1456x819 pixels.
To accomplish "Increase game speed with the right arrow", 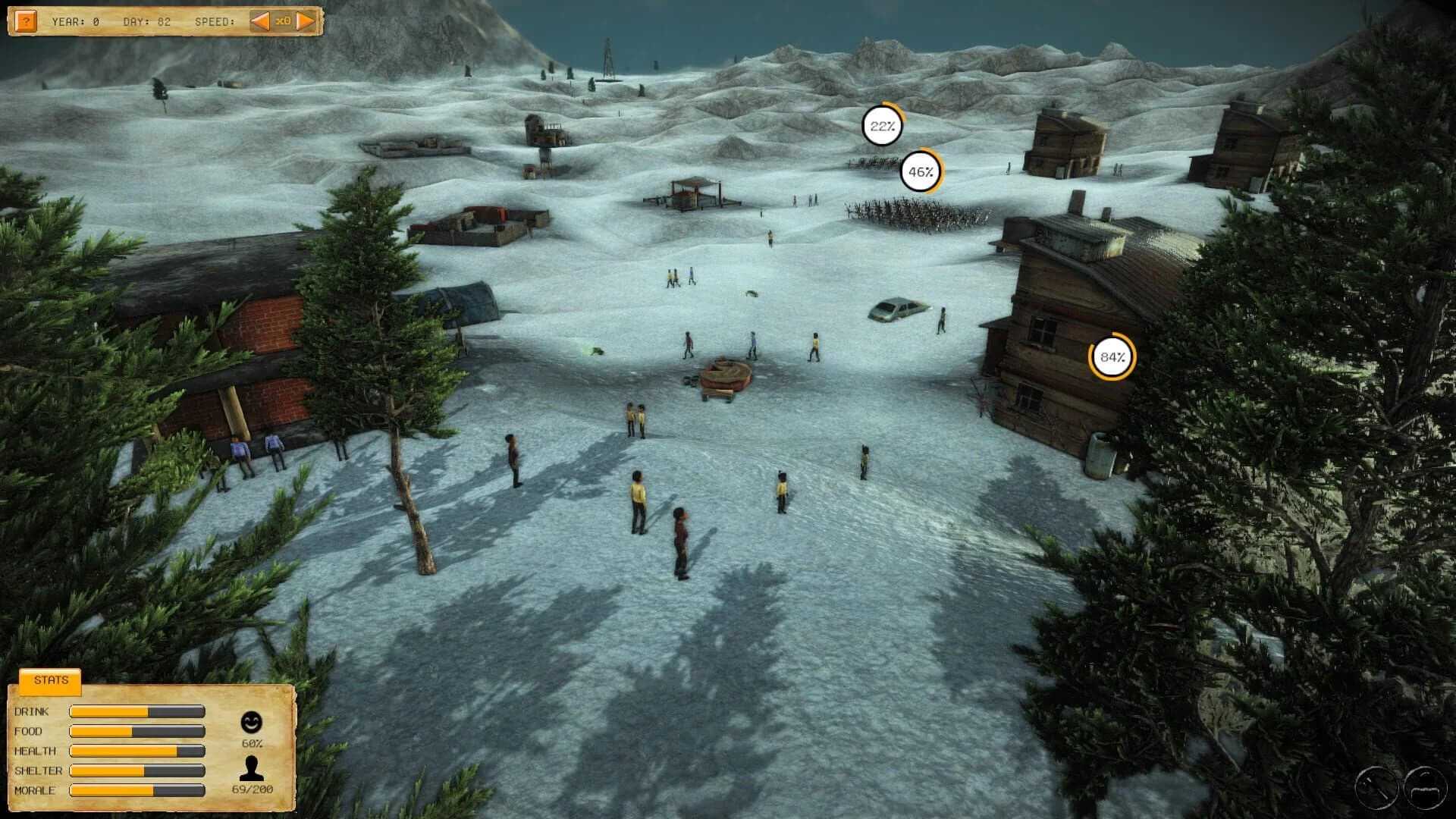I will pos(303,20).
